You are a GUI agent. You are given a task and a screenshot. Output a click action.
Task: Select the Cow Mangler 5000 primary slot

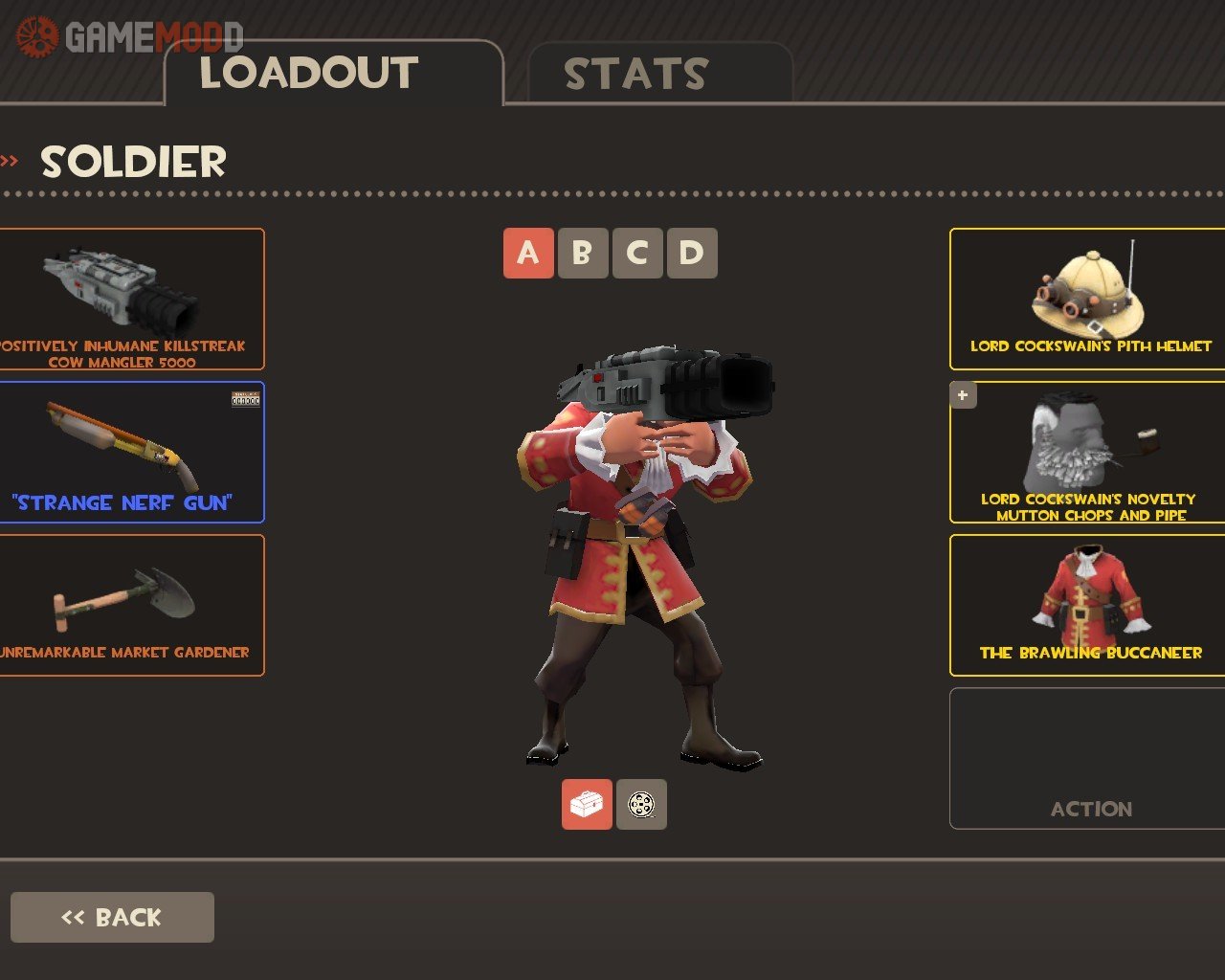(130, 299)
